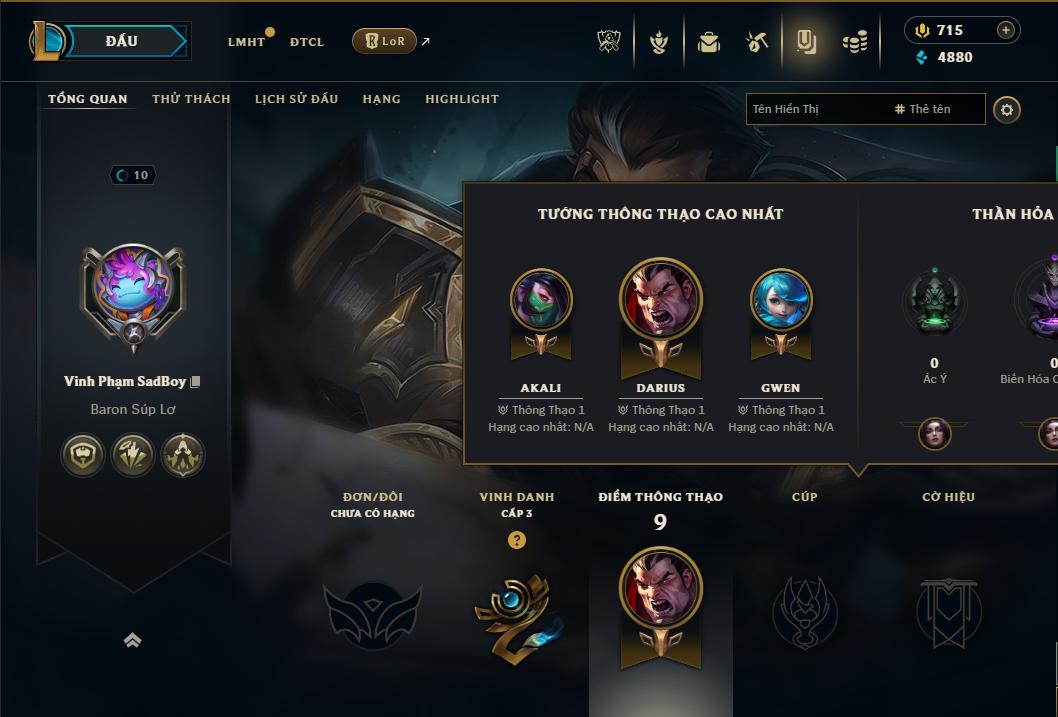The width and height of the screenshot is (1058, 717).
Task: Click the Vinh Danh question mark icon
Action: pyautogui.click(x=516, y=540)
